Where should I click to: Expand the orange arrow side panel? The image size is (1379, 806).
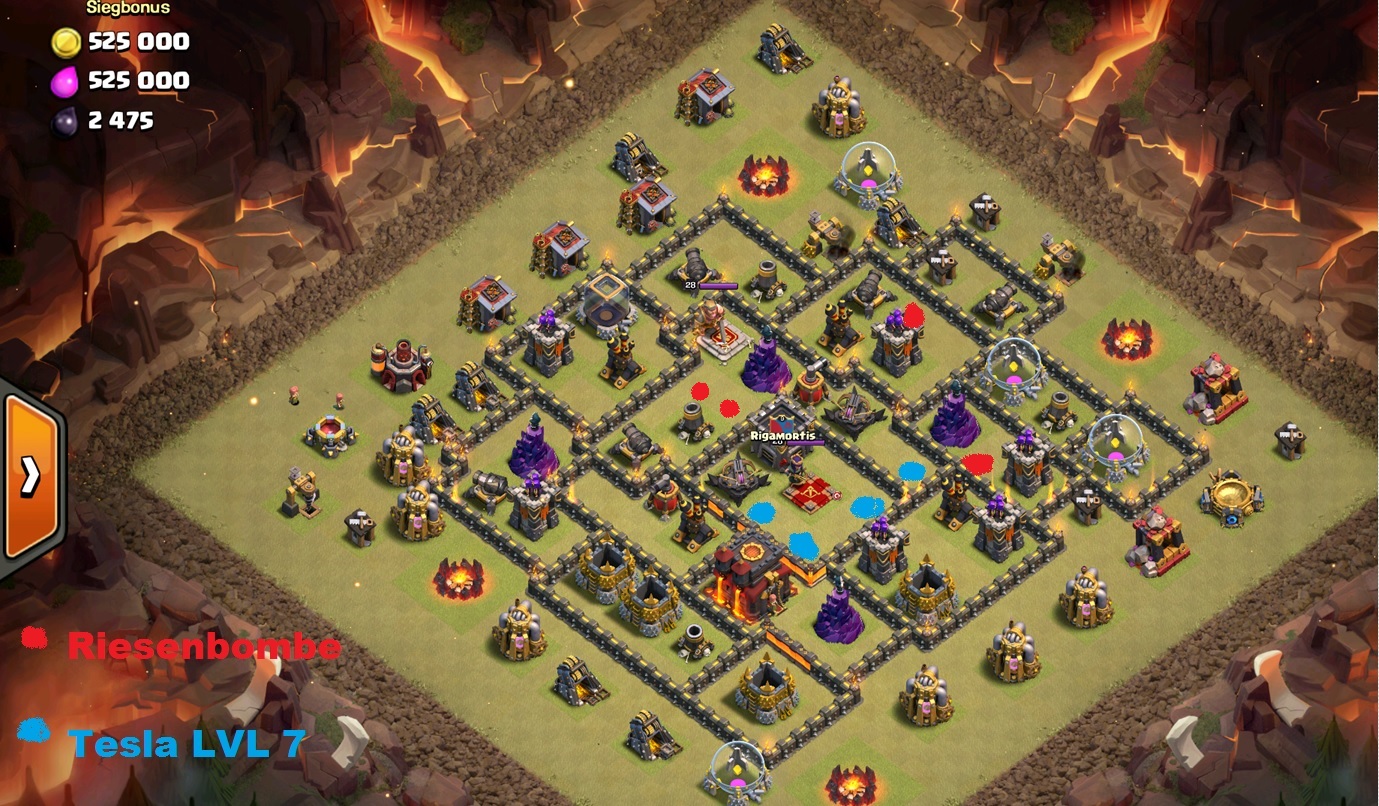32,476
